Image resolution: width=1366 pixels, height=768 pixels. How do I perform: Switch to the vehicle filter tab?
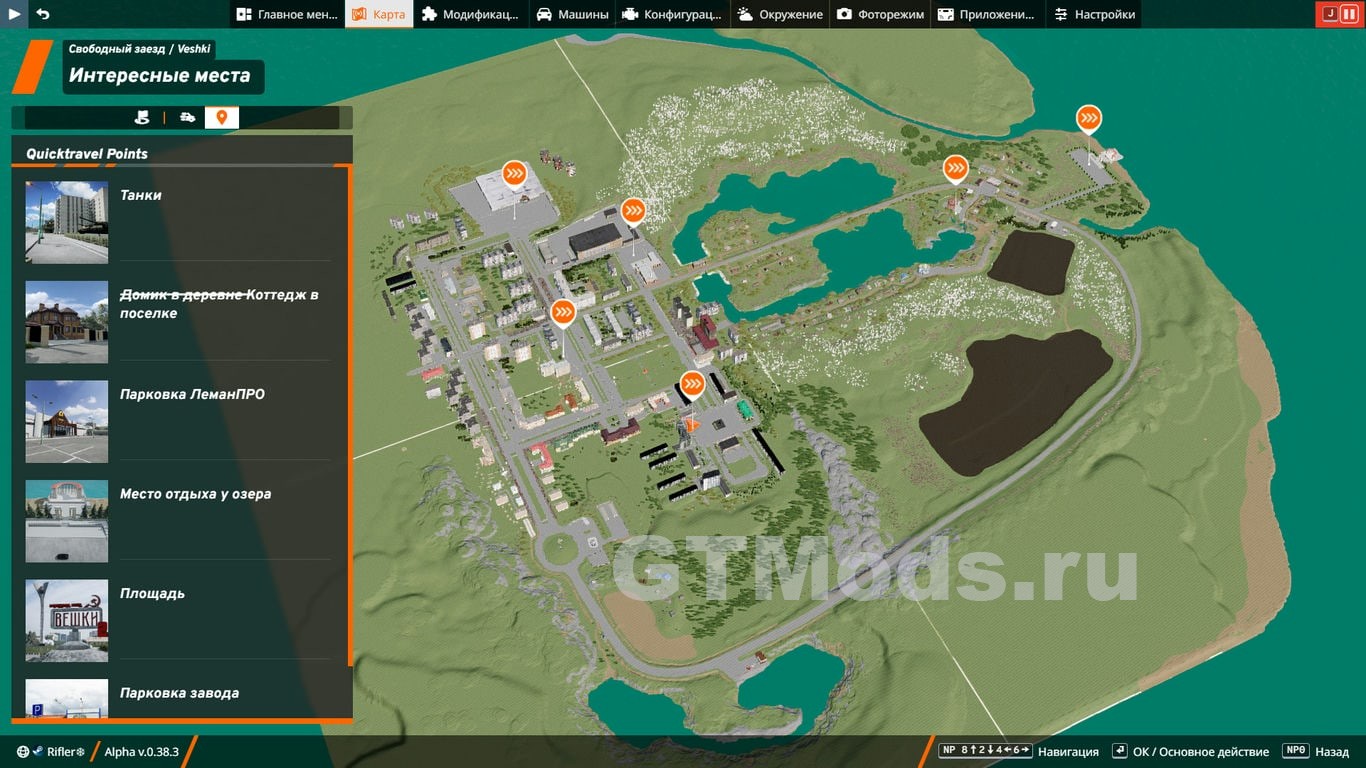[x=187, y=118]
